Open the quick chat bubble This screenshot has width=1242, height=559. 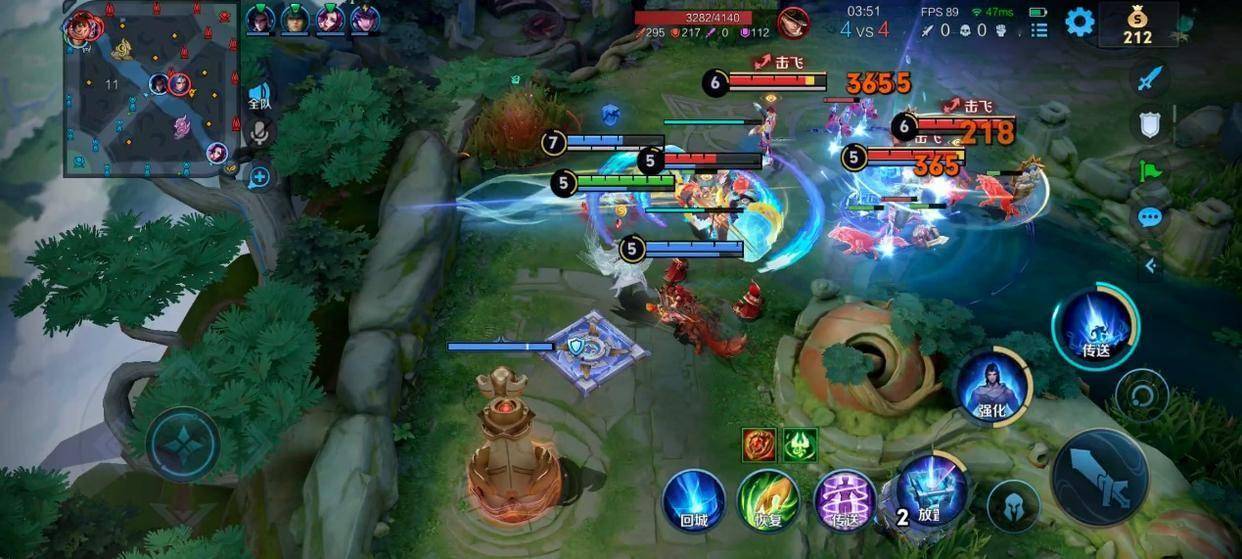(x=1150, y=217)
